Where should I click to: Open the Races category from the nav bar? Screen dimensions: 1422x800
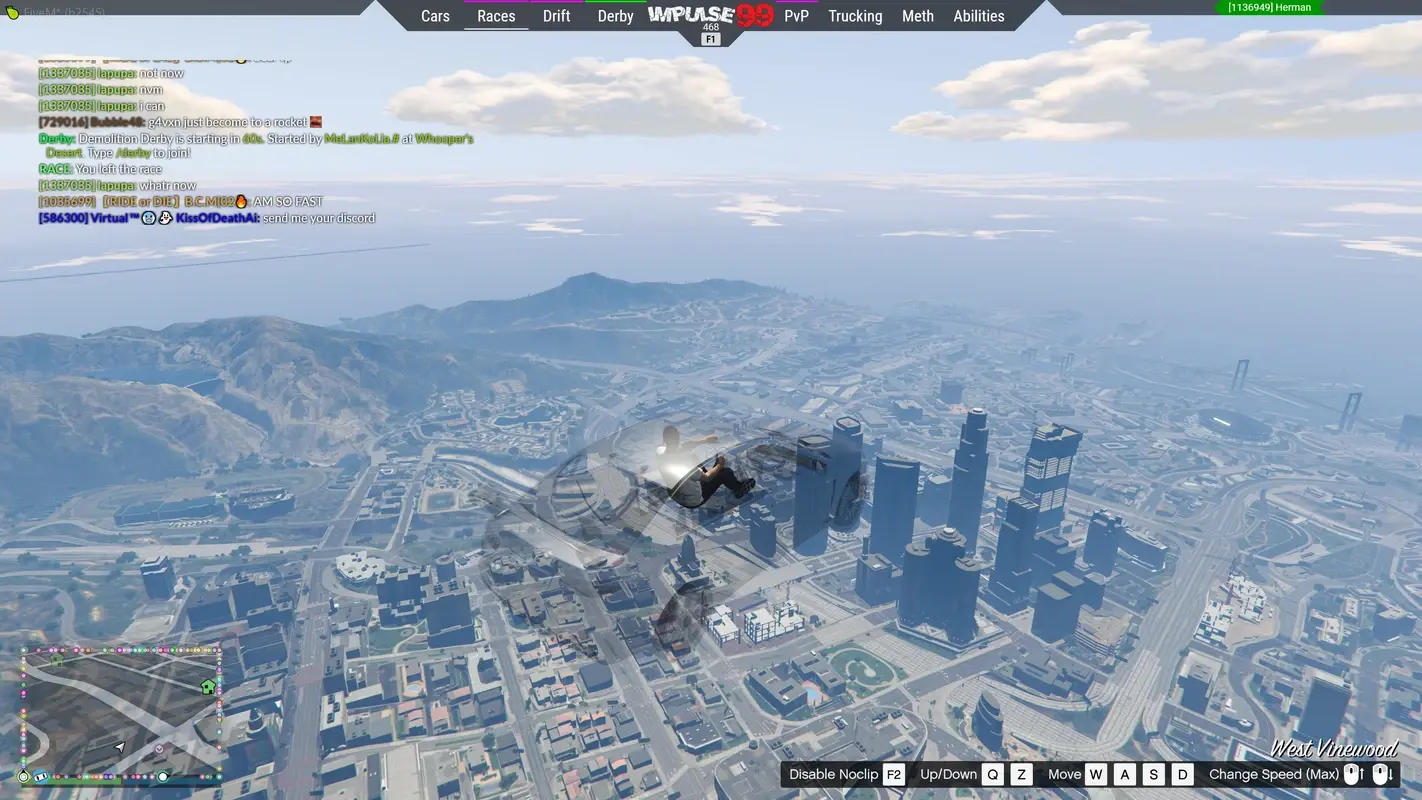click(496, 15)
